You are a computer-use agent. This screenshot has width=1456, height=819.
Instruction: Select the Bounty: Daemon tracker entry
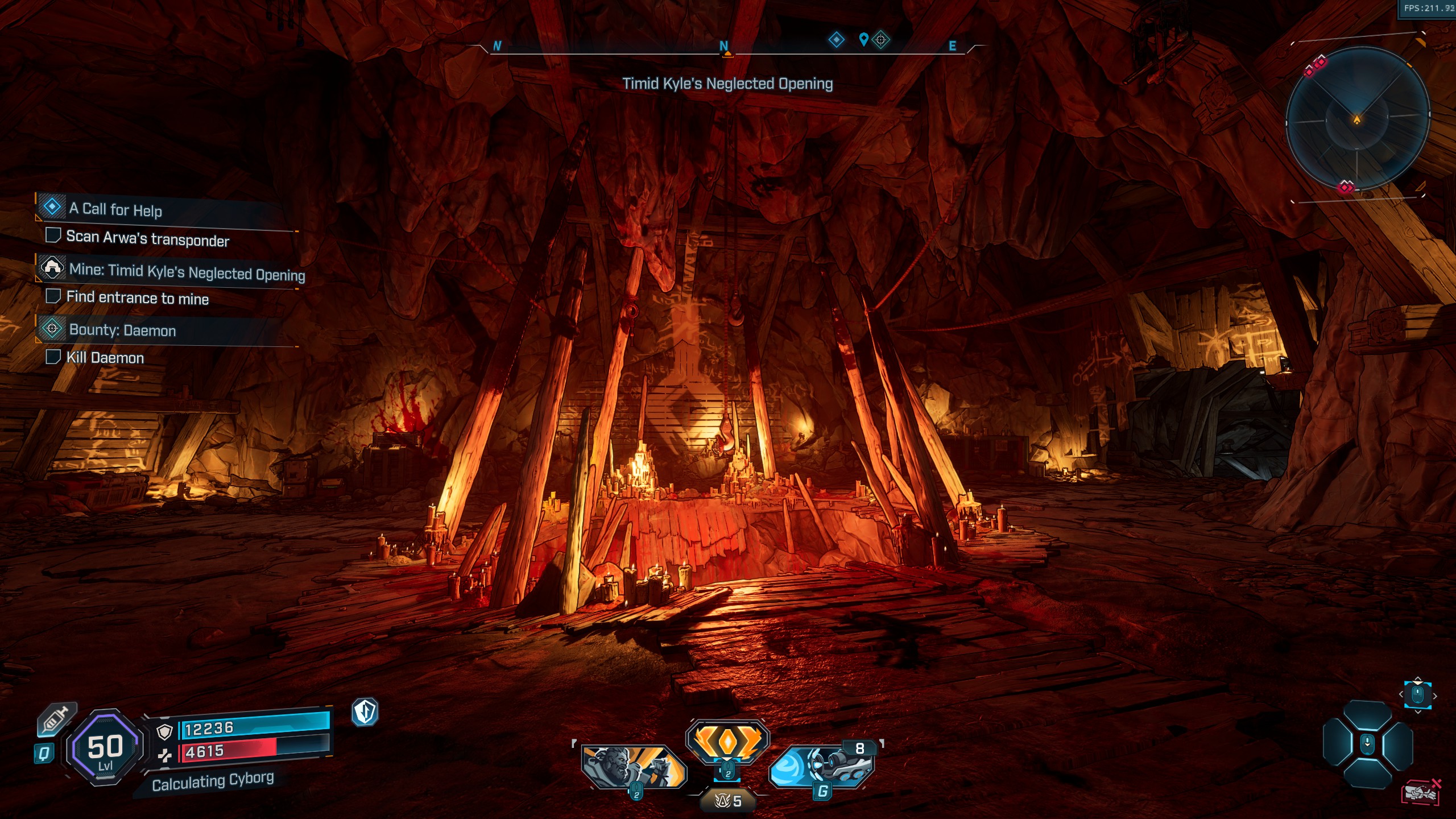122,330
